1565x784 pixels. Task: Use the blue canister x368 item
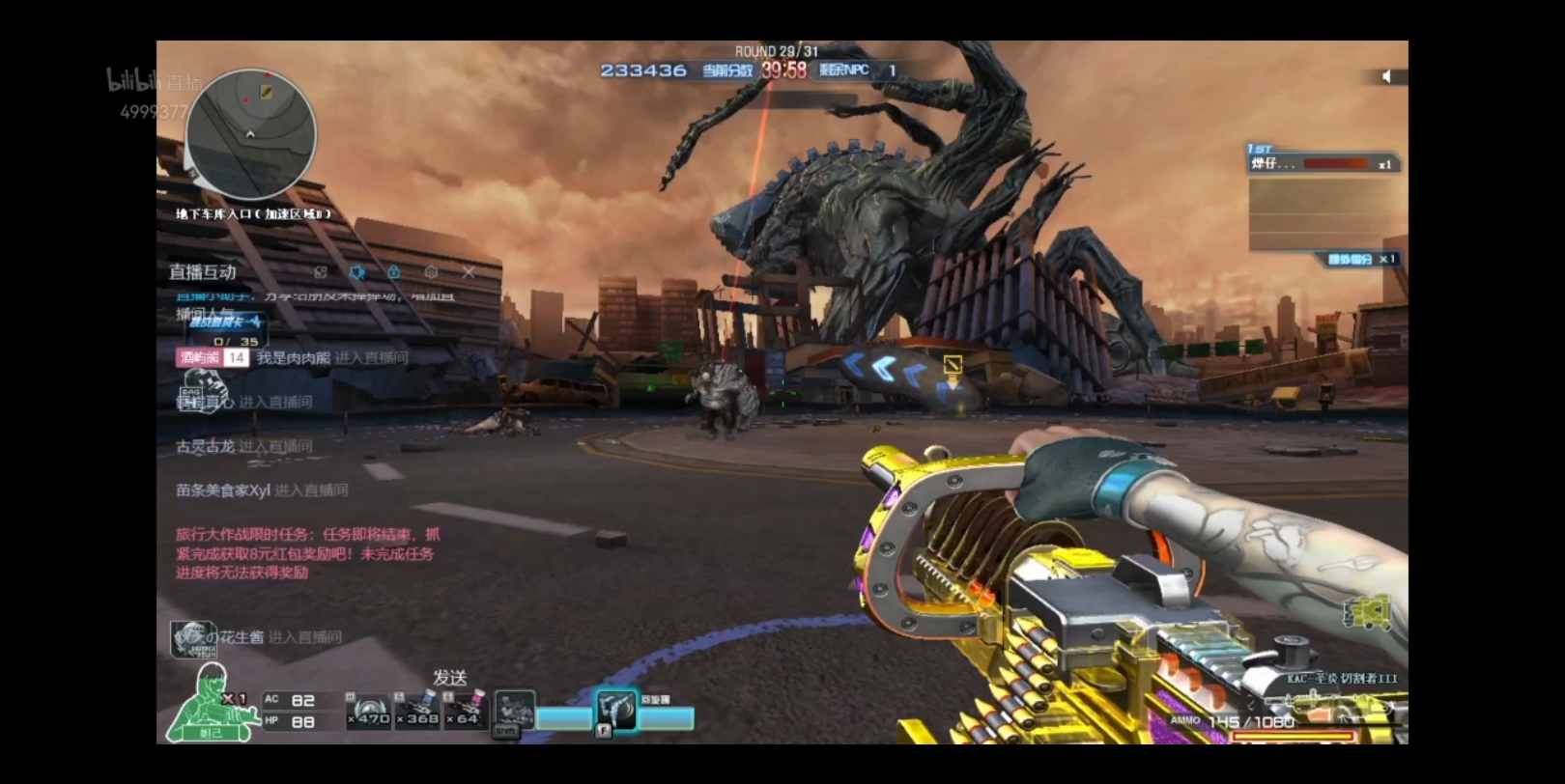[x=417, y=711]
